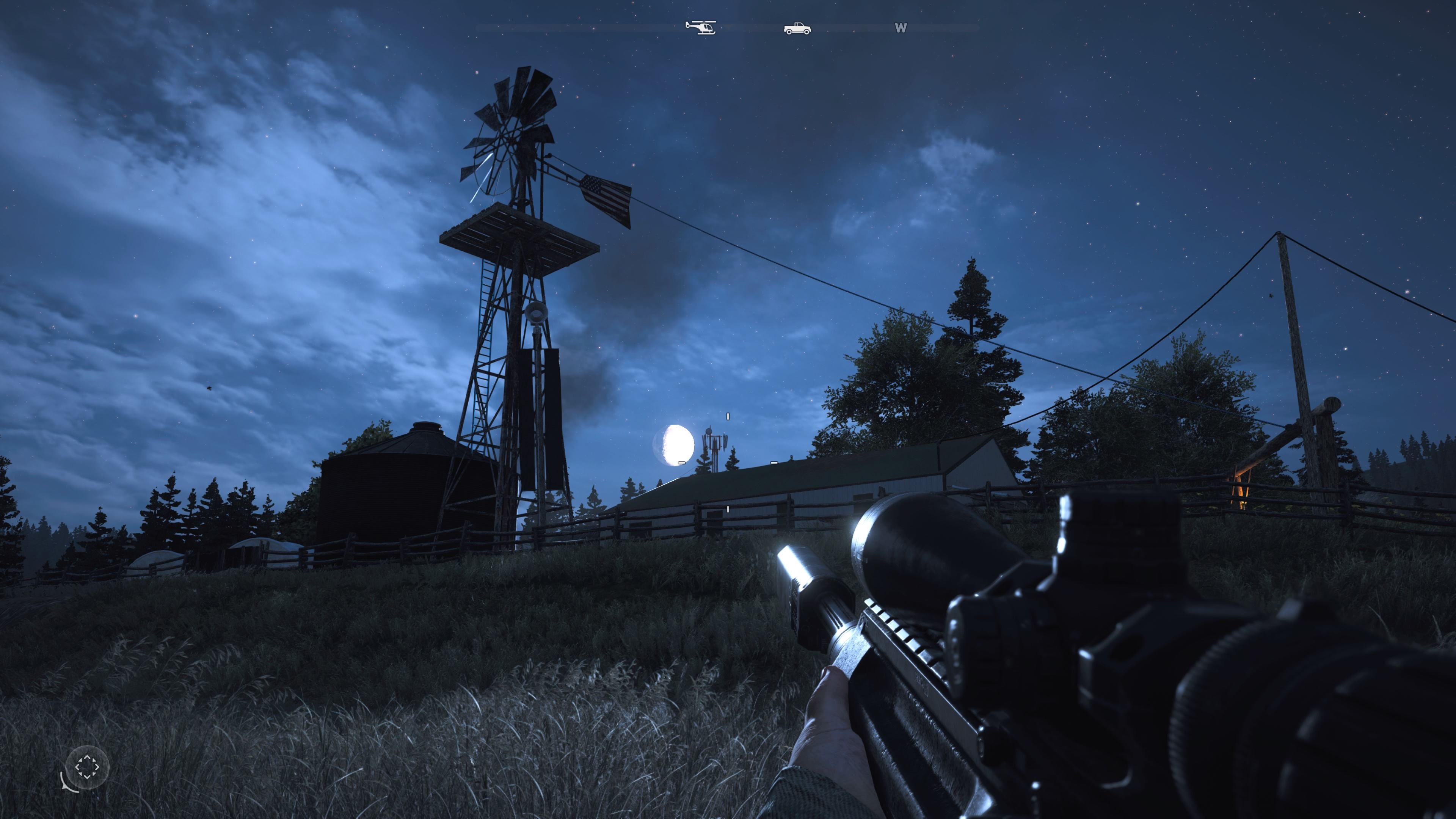Select the pickup truck compass marker

(797, 28)
